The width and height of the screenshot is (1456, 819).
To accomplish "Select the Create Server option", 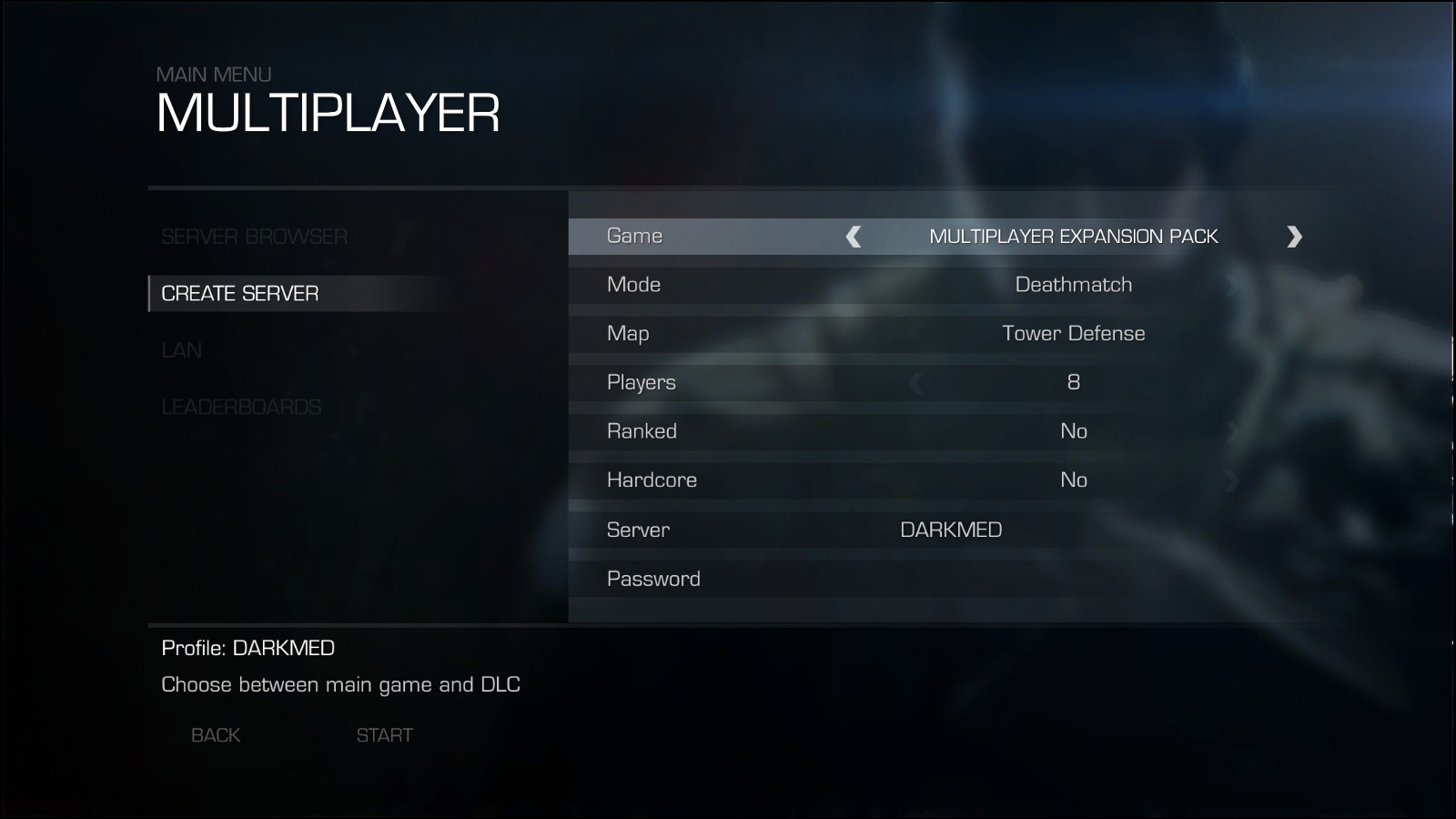I will [240, 294].
